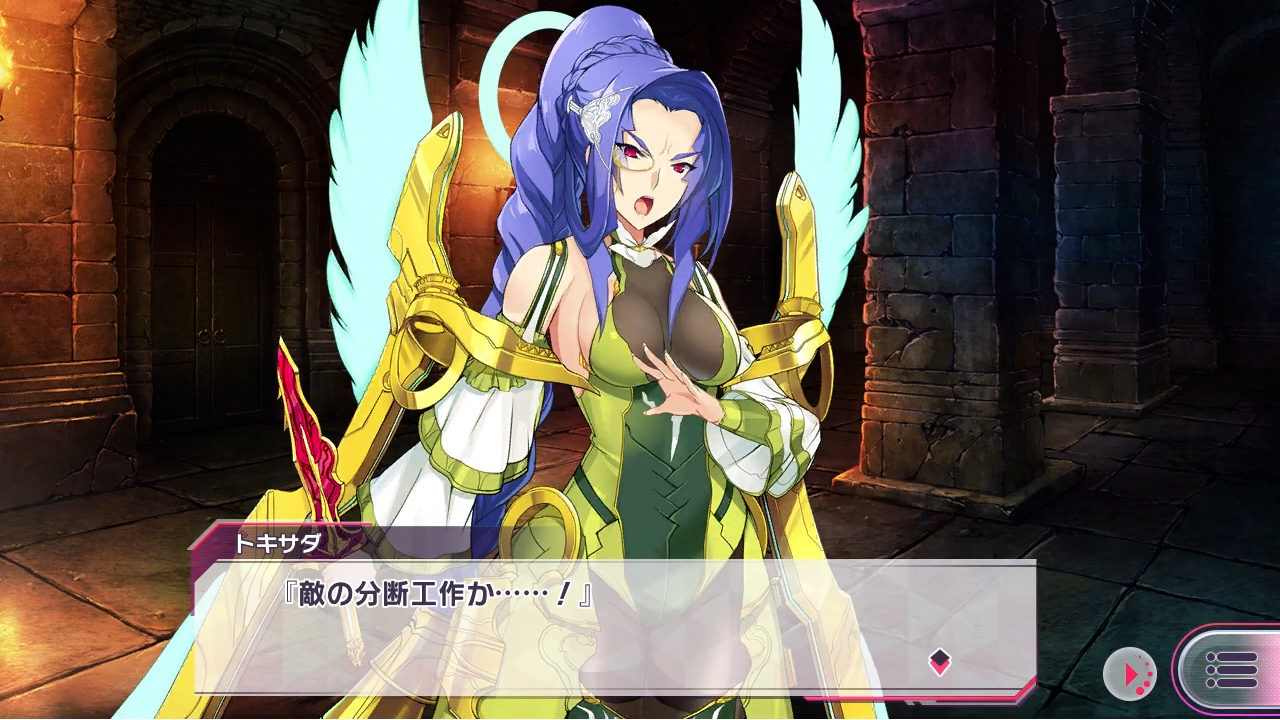Advance the dialogue via the diamond indicator
1280x720 pixels.
pos(939,660)
